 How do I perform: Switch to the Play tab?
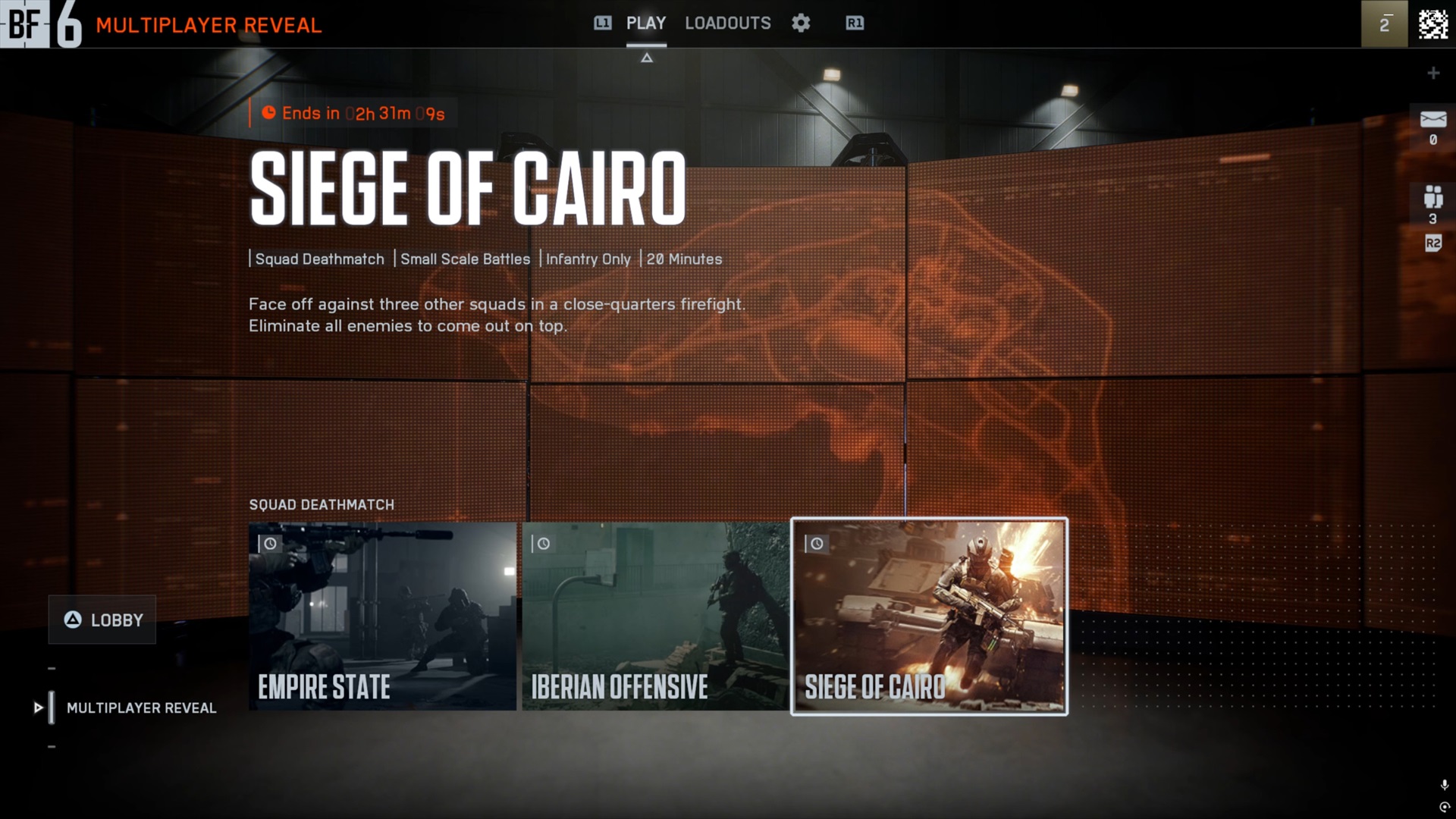click(645, 24)
